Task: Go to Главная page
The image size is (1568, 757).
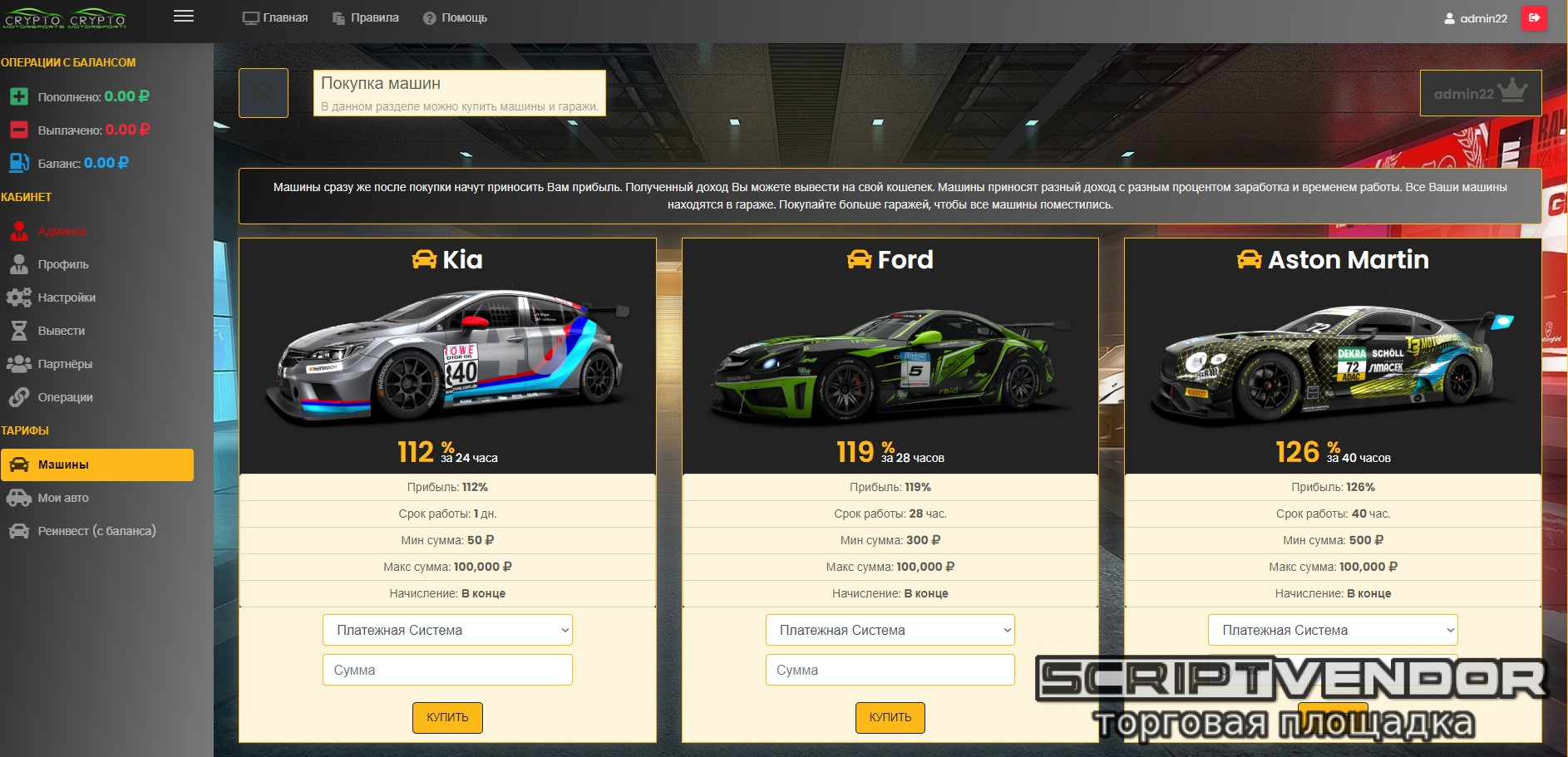Action: coord(275,17)
